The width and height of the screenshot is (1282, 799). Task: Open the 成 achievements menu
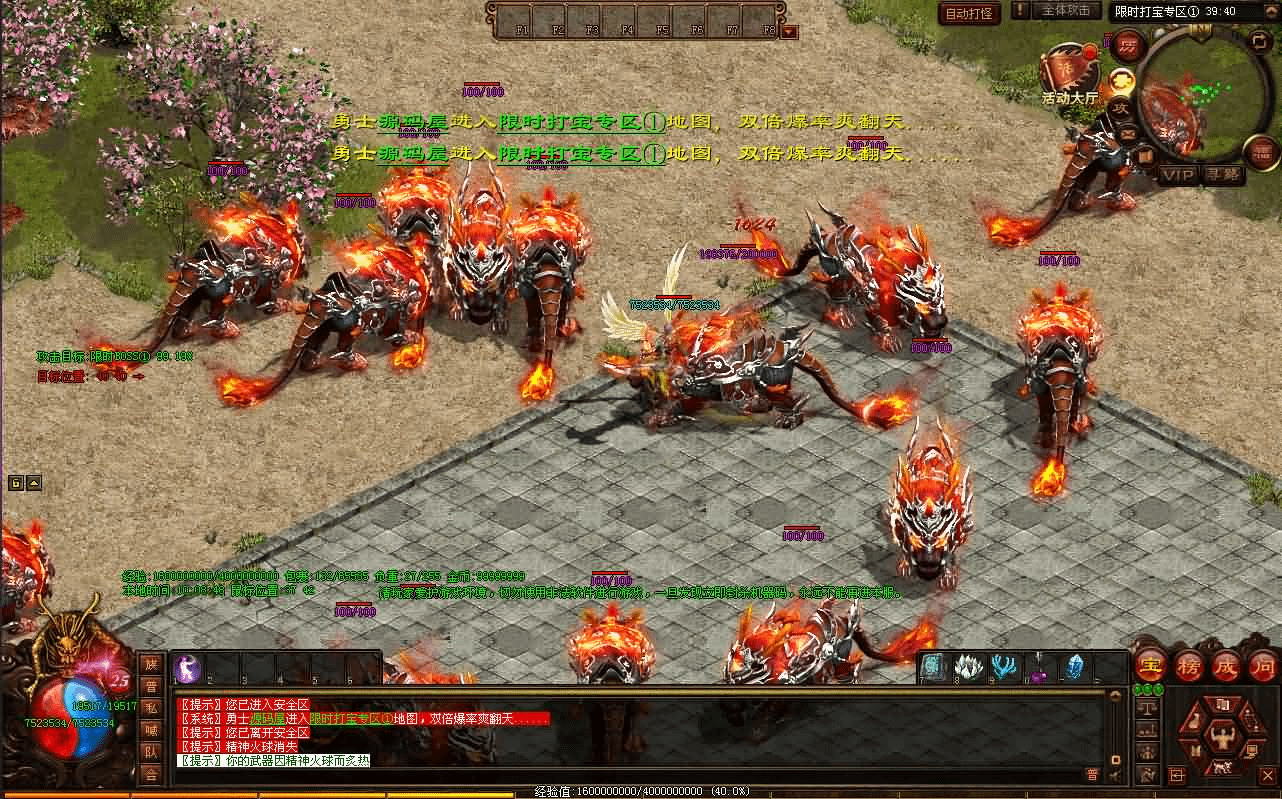(x=1225, y=665)
